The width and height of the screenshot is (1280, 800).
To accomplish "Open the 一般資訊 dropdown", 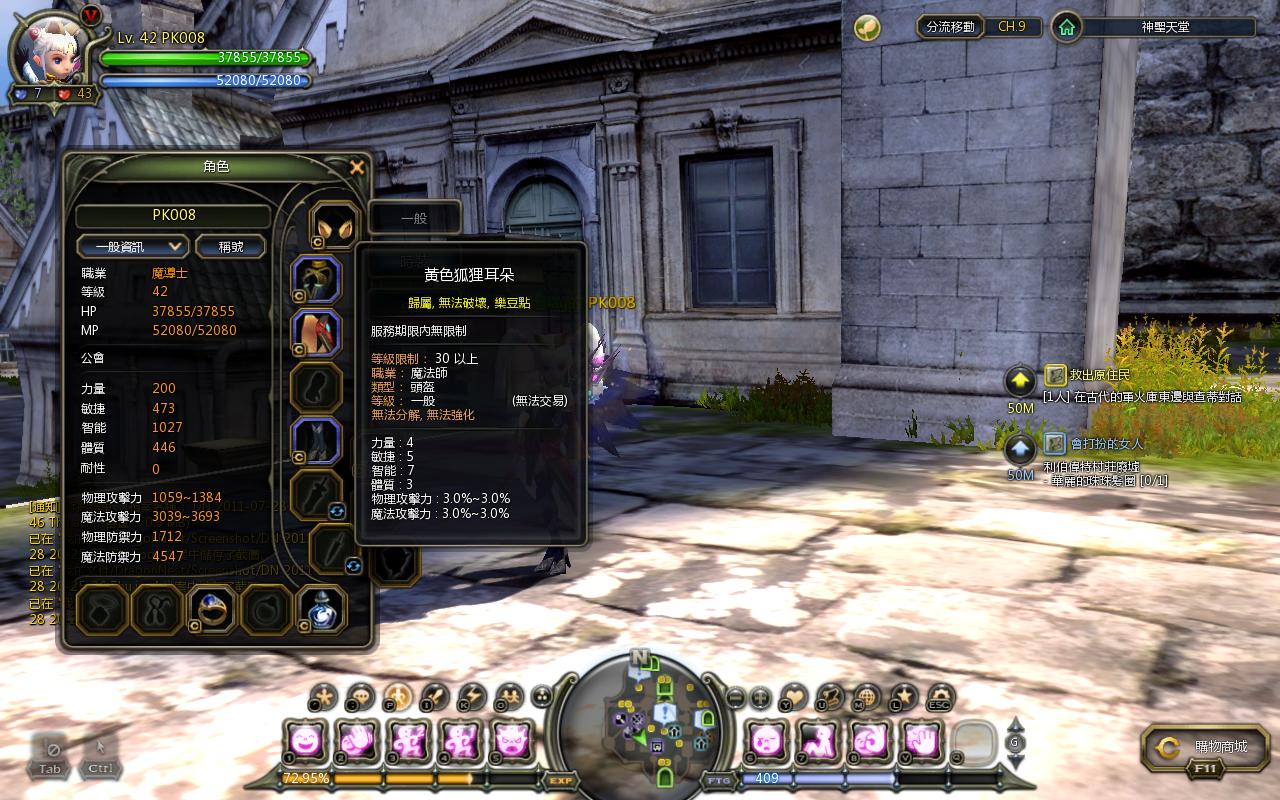I will click(x=132, y=246).
